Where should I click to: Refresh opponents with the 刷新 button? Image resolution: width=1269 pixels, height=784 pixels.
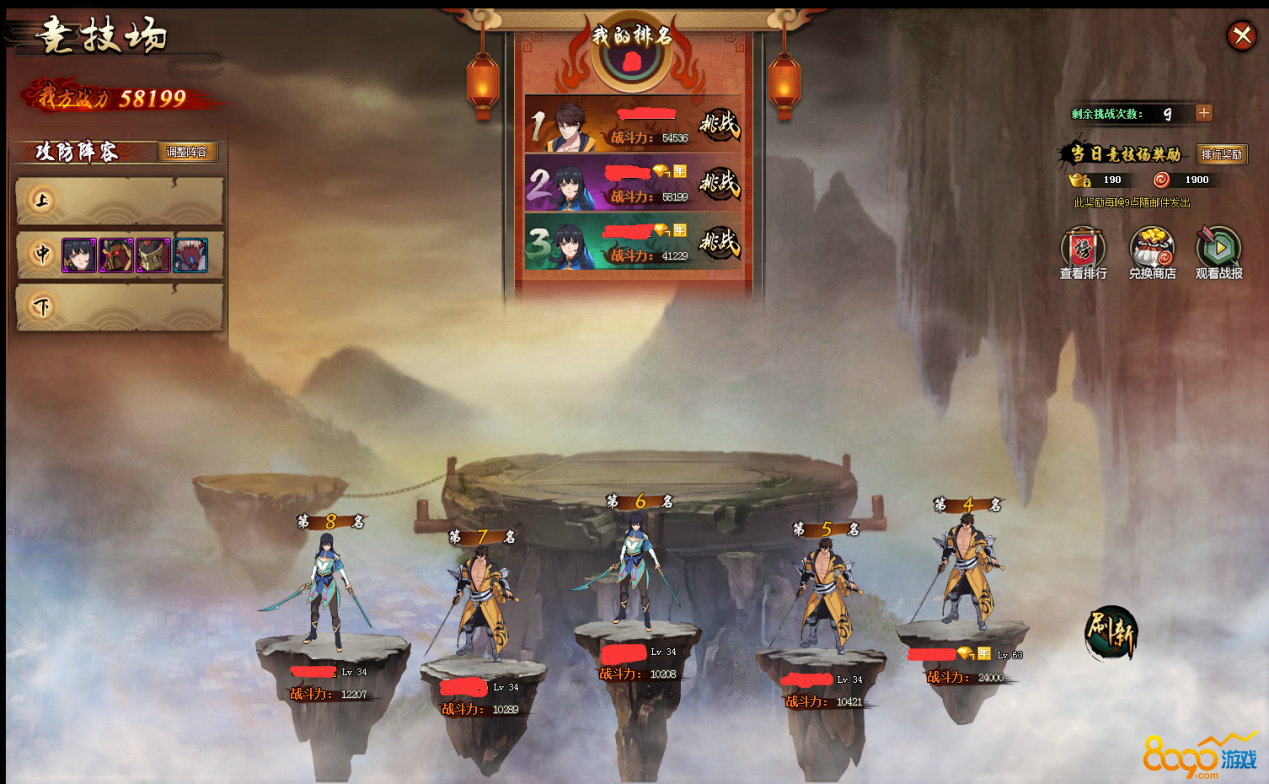pos(1111,632)
